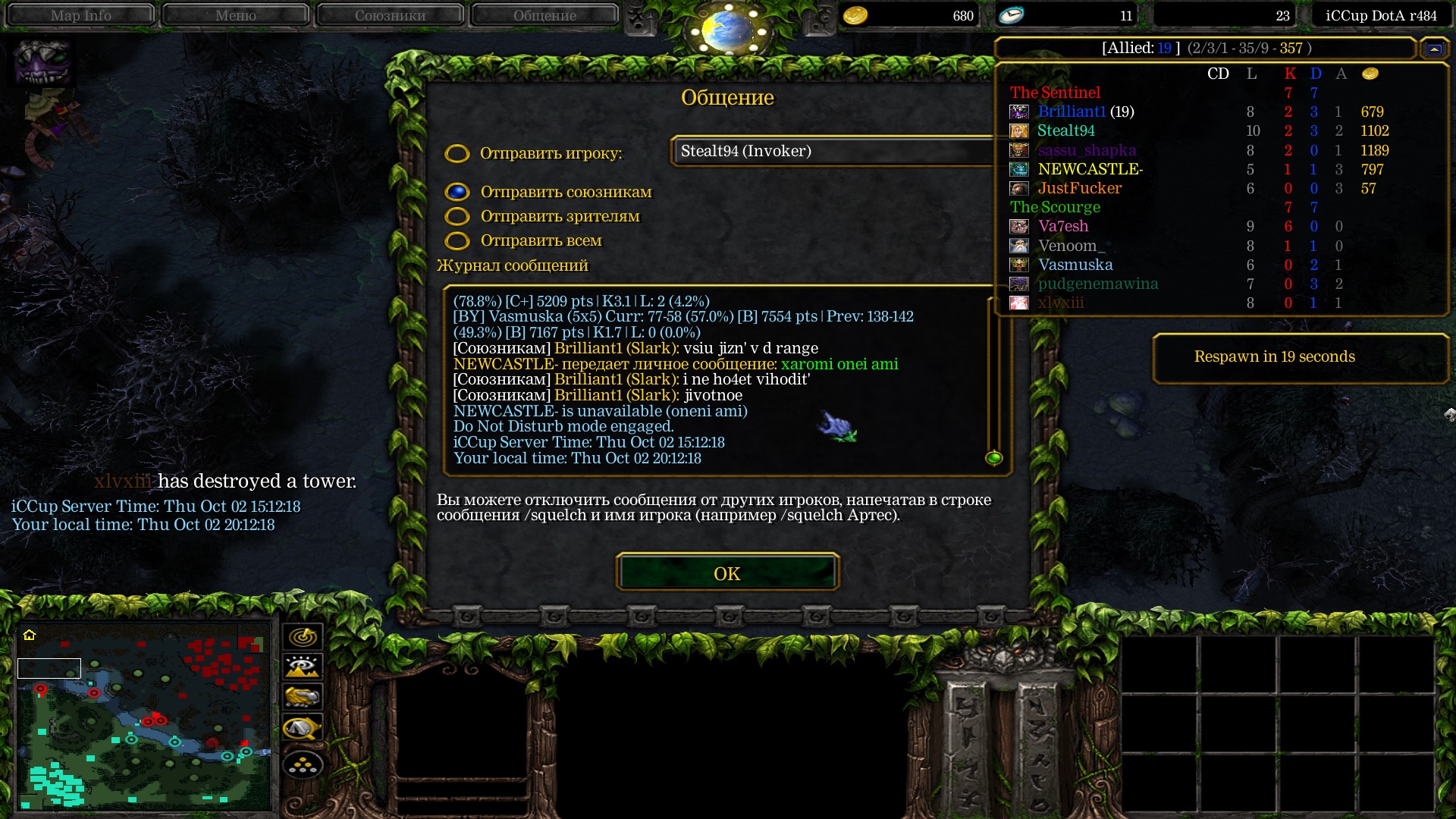
Task: Toggle minimap ally color mode button
Action: point(303,698)
